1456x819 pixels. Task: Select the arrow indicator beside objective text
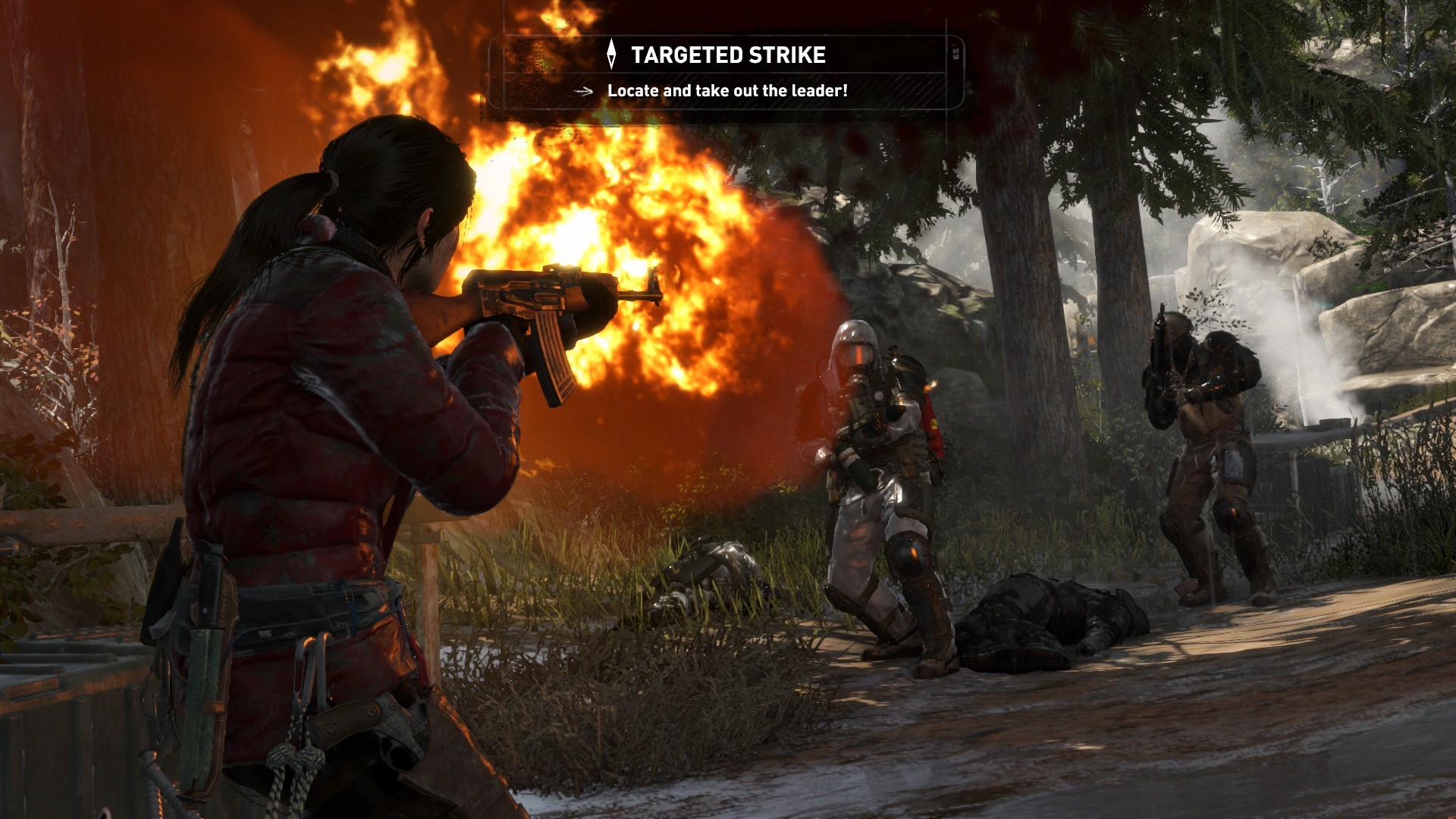click(582, 90)
